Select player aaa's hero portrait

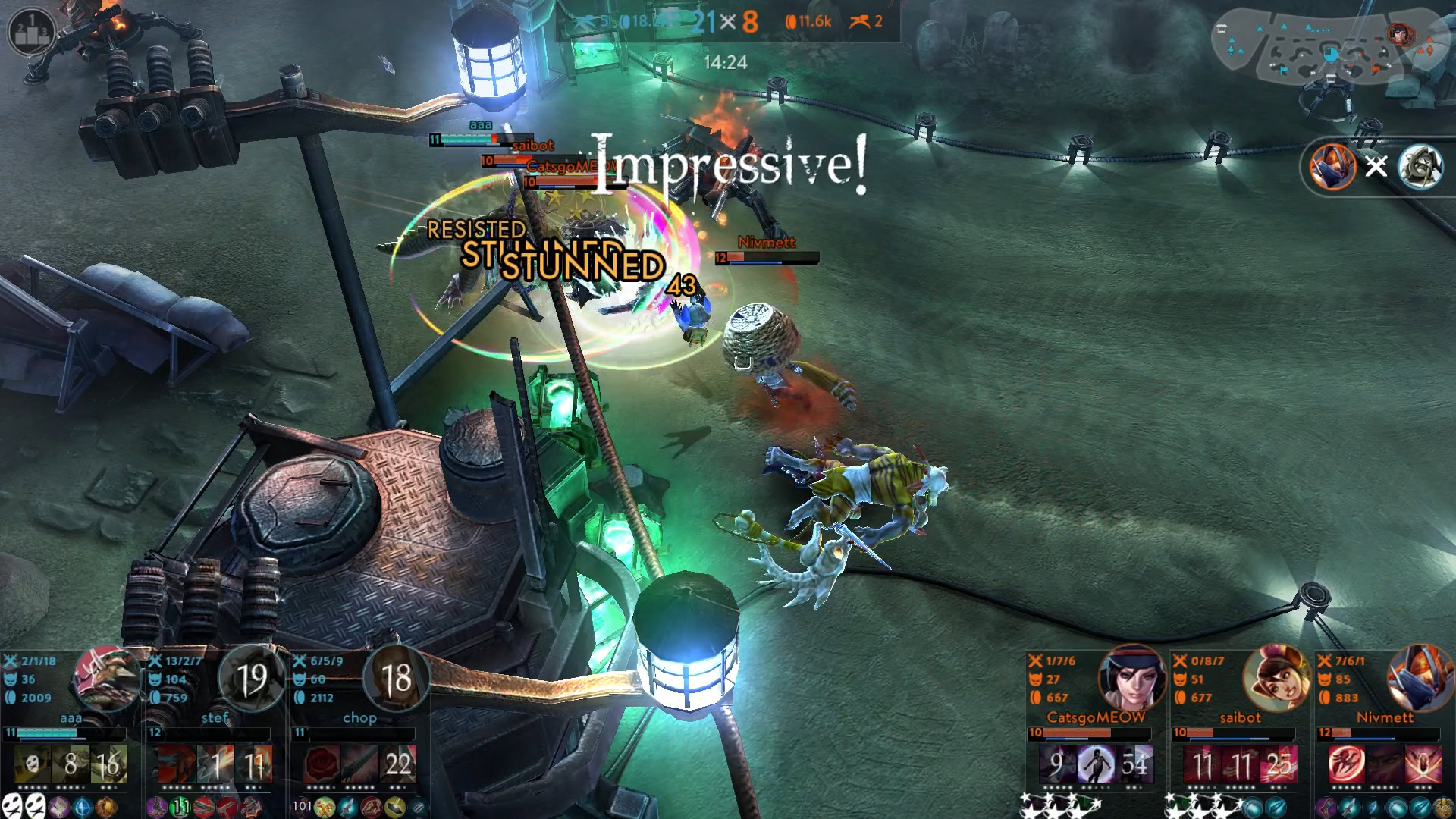(107, 678)
